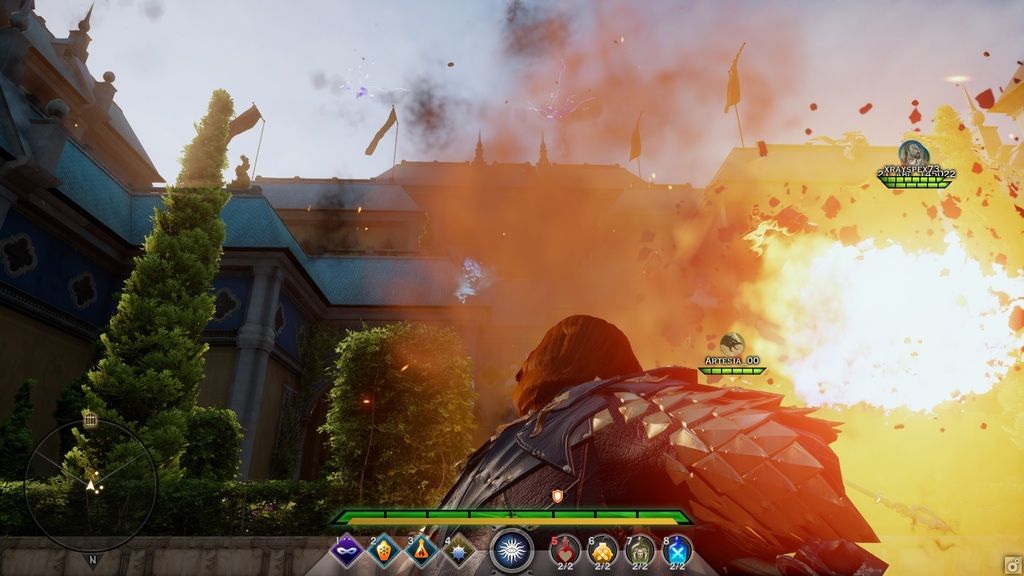Image resolution: width=1024 pixels, height=576 pixels.
Task: Use the green face tonic in slot 7
Action: (x=640, y=550)
